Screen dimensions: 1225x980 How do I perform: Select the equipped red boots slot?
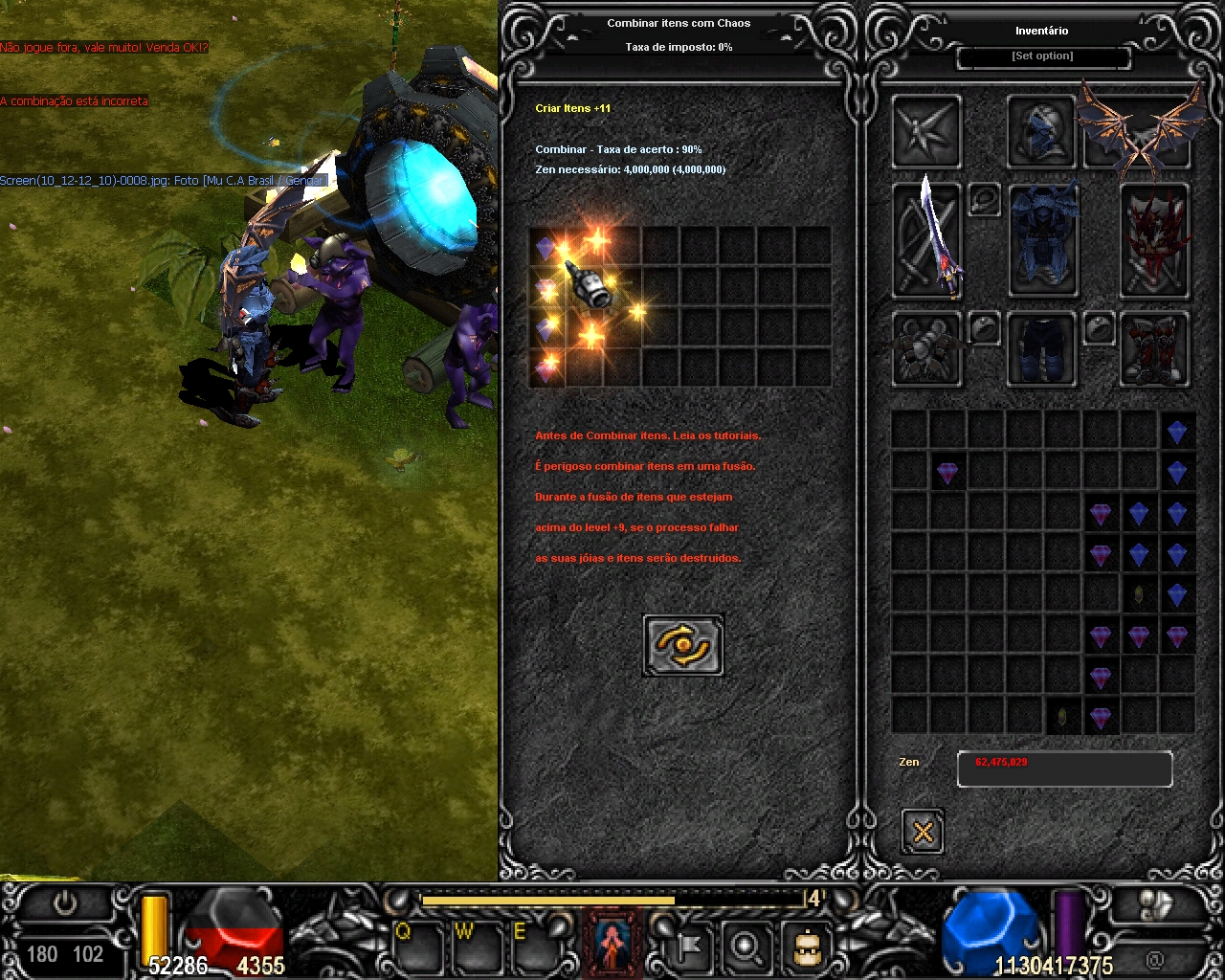pyautogui.click(x=1154, y=349)
